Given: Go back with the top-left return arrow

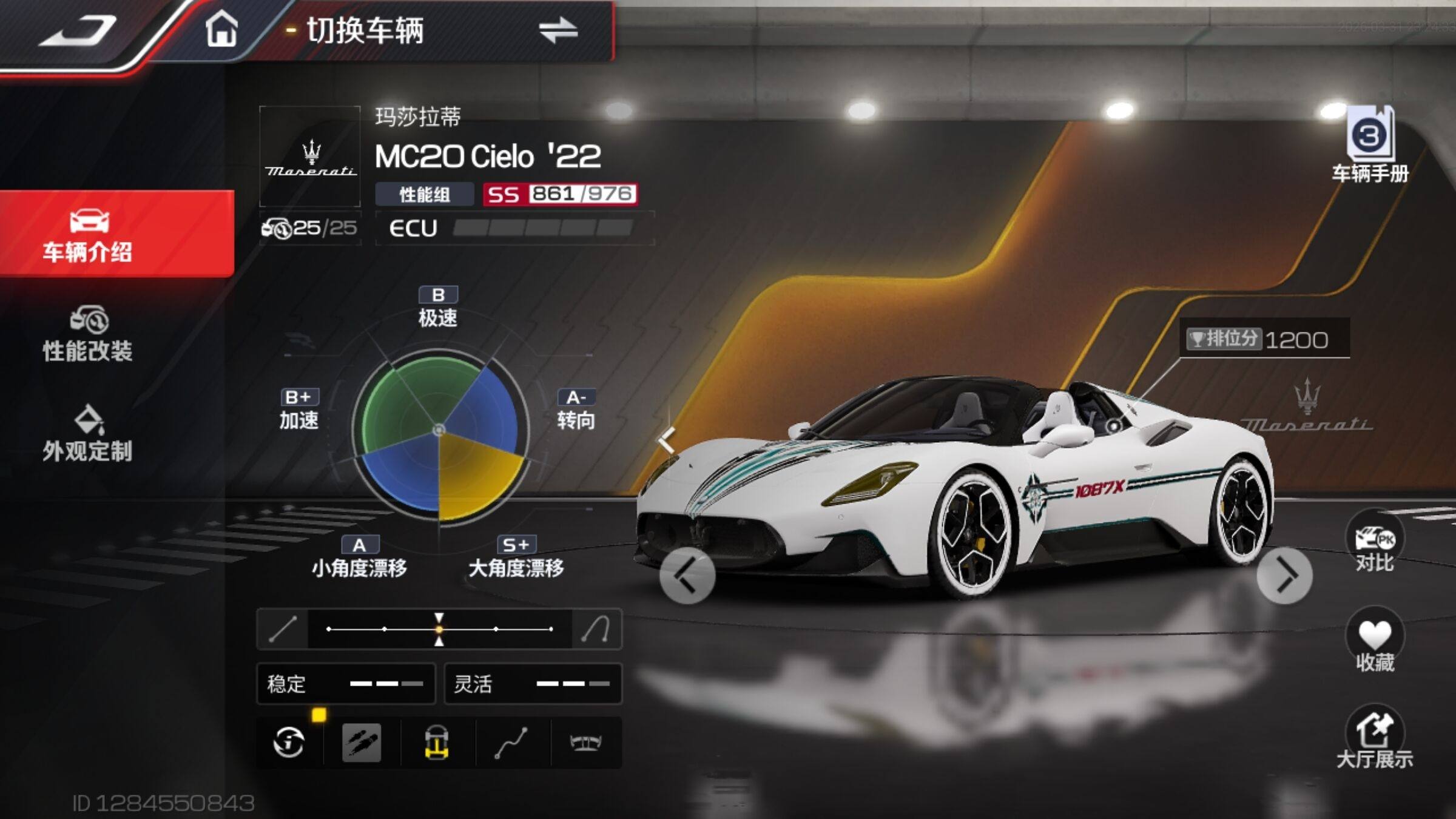Looking at the screenshot, I should (x=79, y=32).
